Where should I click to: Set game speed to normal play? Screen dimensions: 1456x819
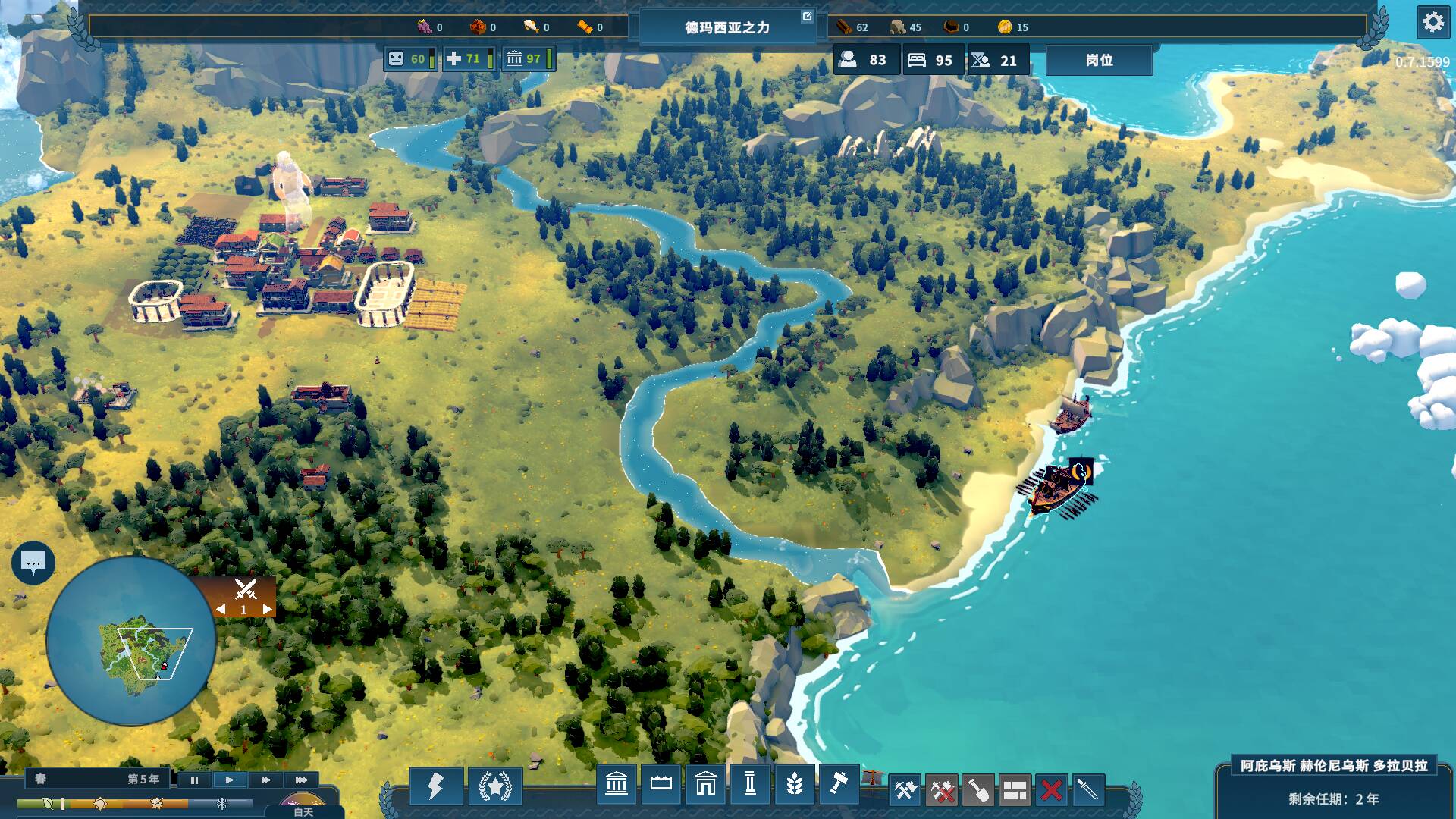point(230,780)
